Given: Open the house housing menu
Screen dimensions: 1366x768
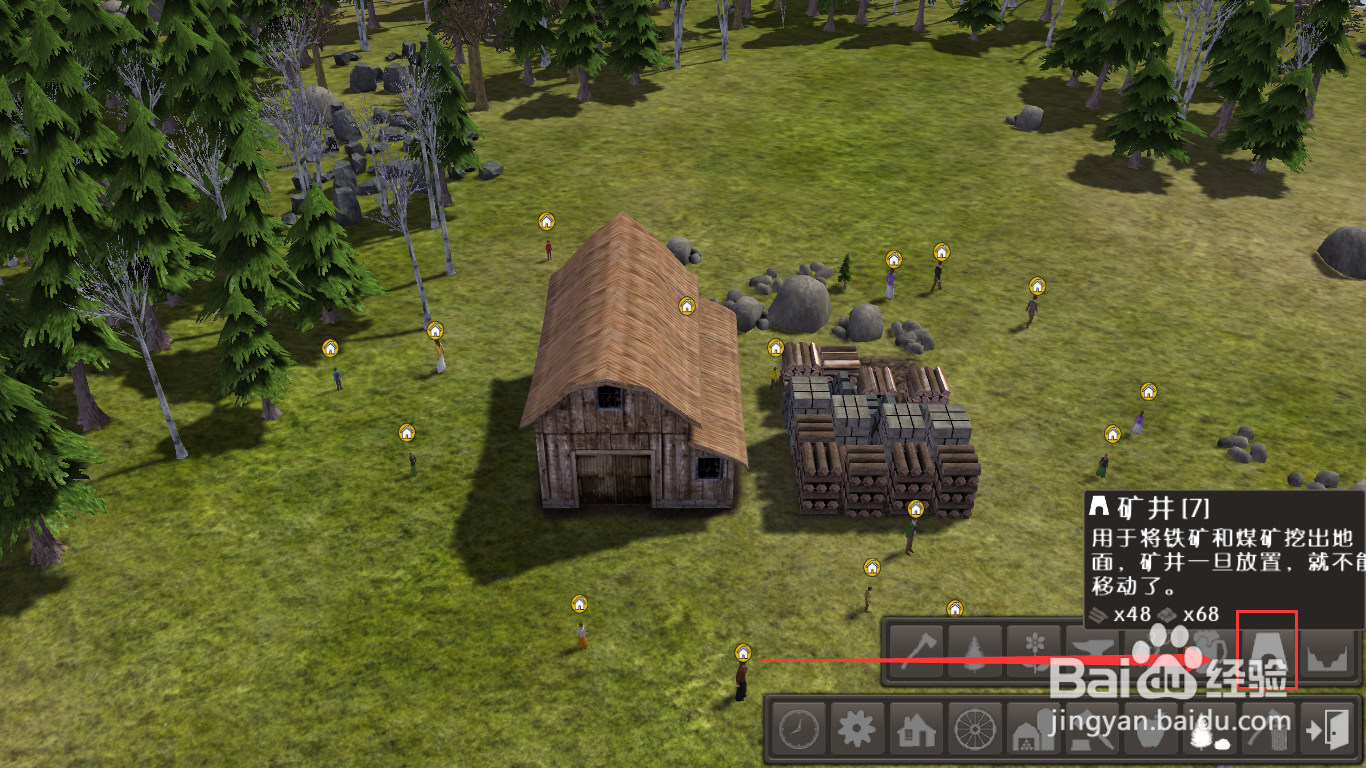Looking at the screenshot, I should tap(915, 729).
